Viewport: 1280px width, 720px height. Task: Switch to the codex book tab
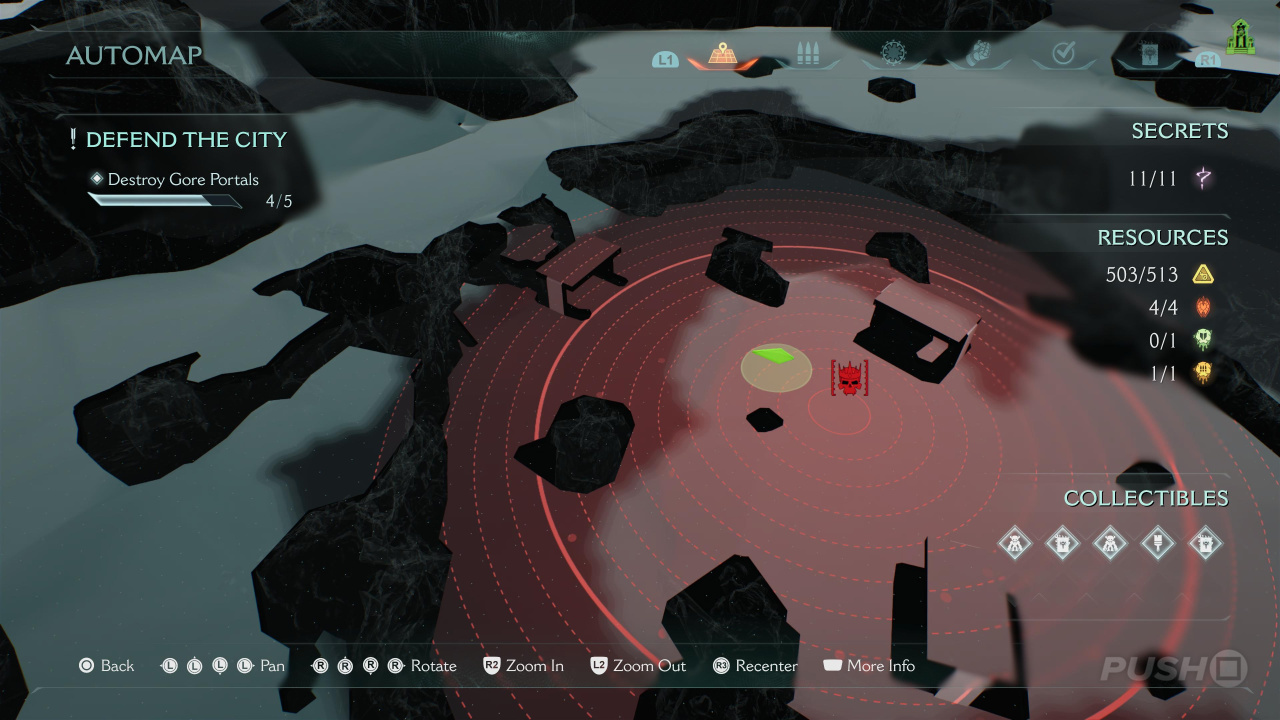[x=1149, y=54]
